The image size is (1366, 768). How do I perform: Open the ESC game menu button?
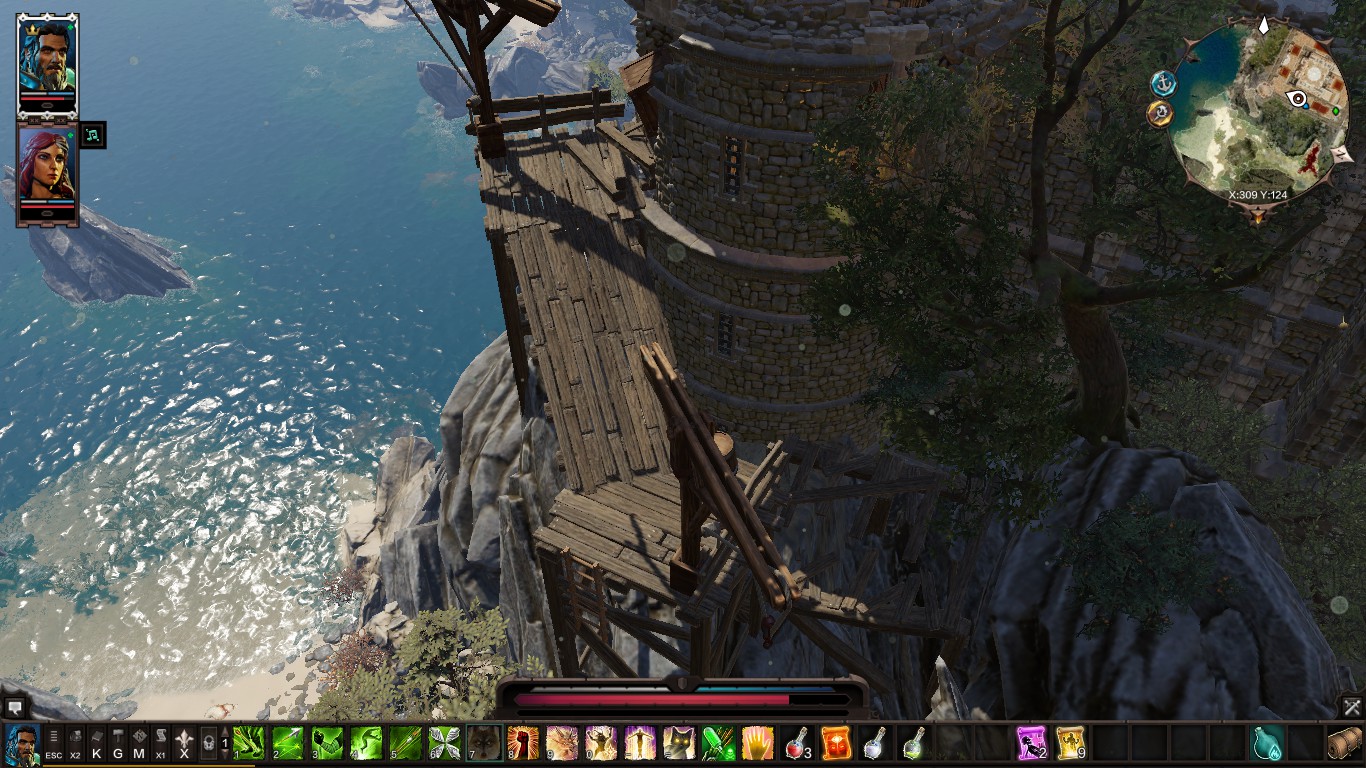pyautogui.click(x=54, y=744)
